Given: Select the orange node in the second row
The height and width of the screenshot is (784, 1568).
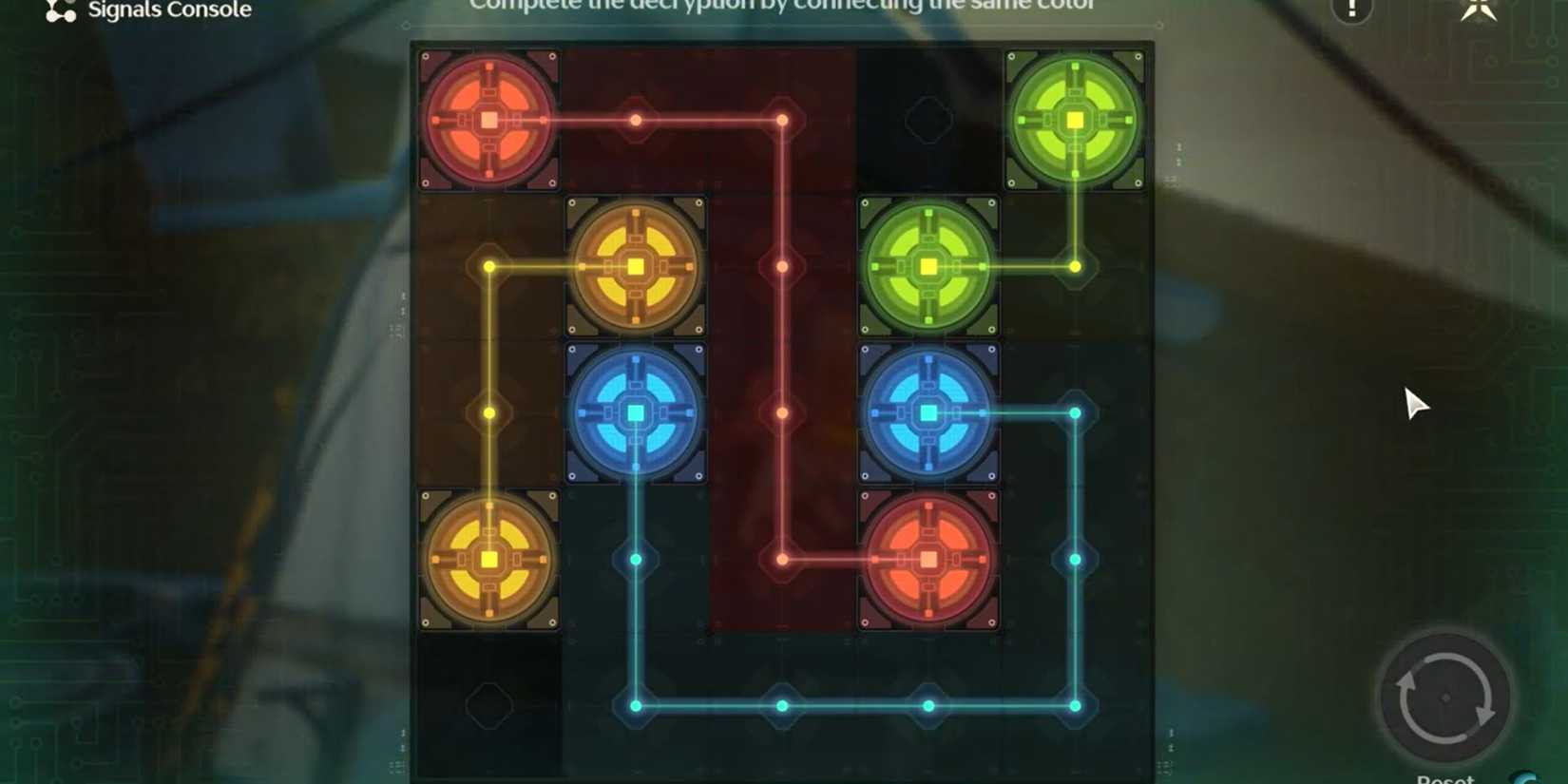Looking at the screenshot, I should click(x=635, y=267).
